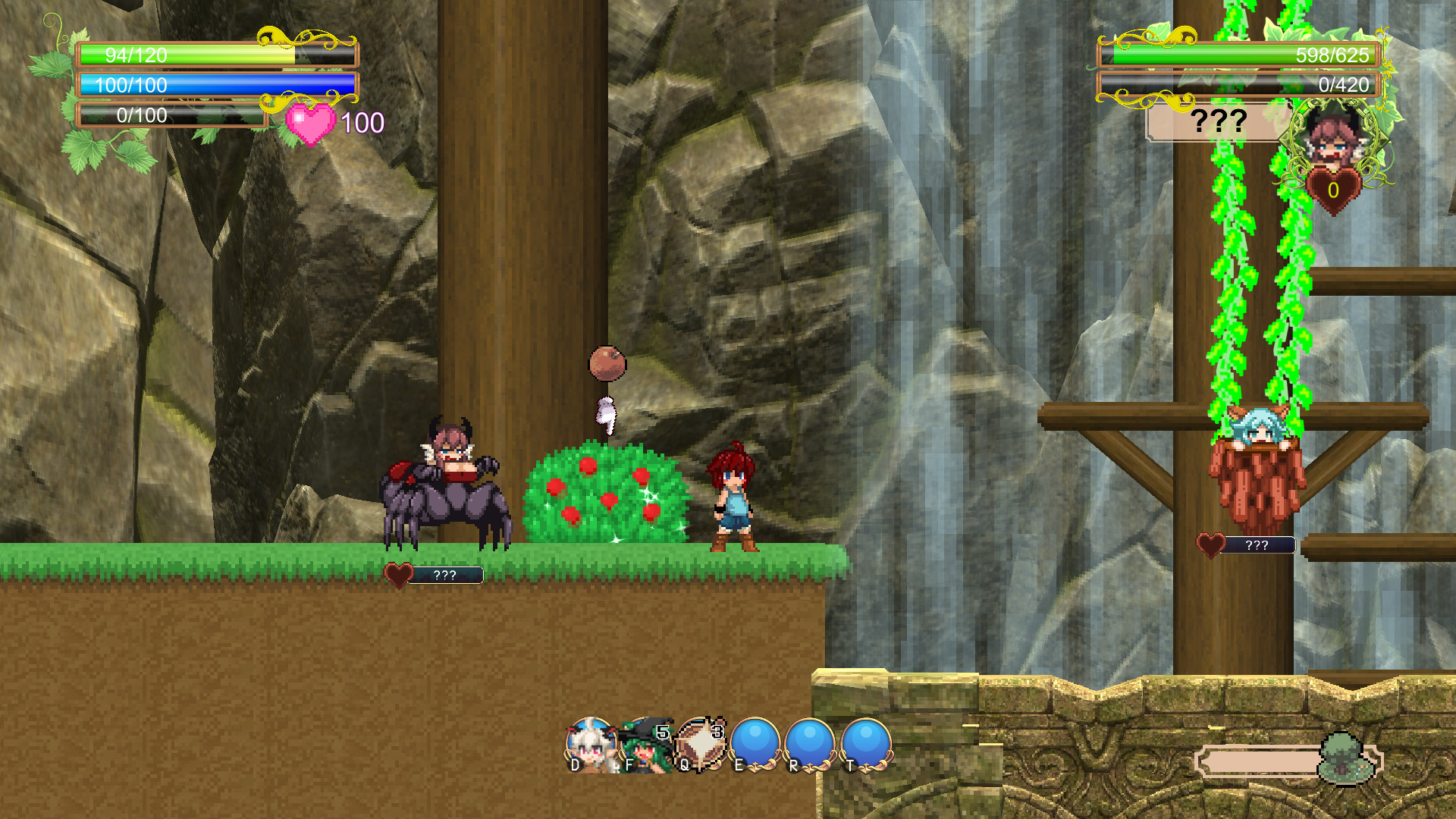Select the empty blue orb slot T

coord(866,743)
